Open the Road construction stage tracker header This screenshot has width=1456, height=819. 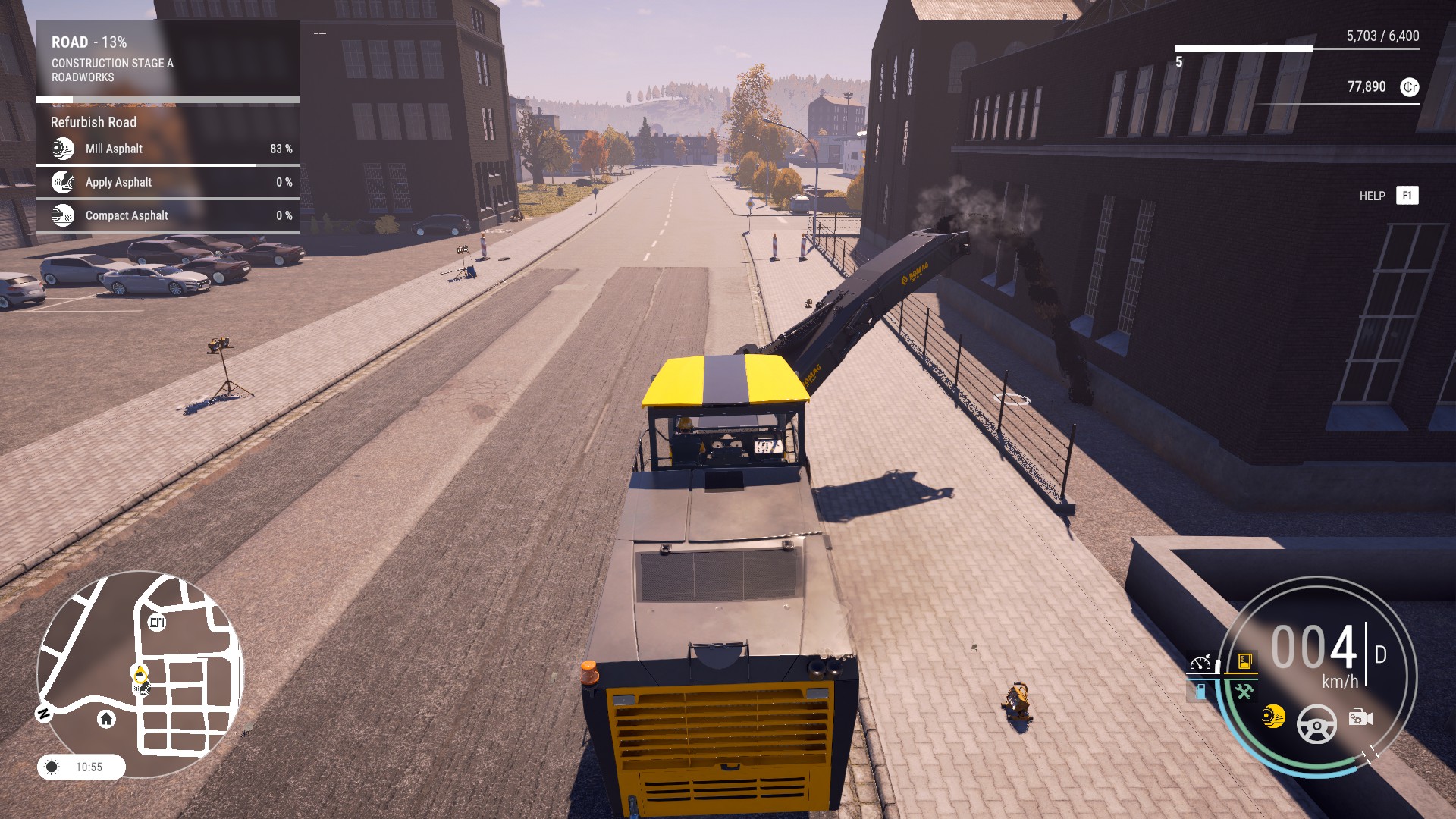[x=168, y=59]
